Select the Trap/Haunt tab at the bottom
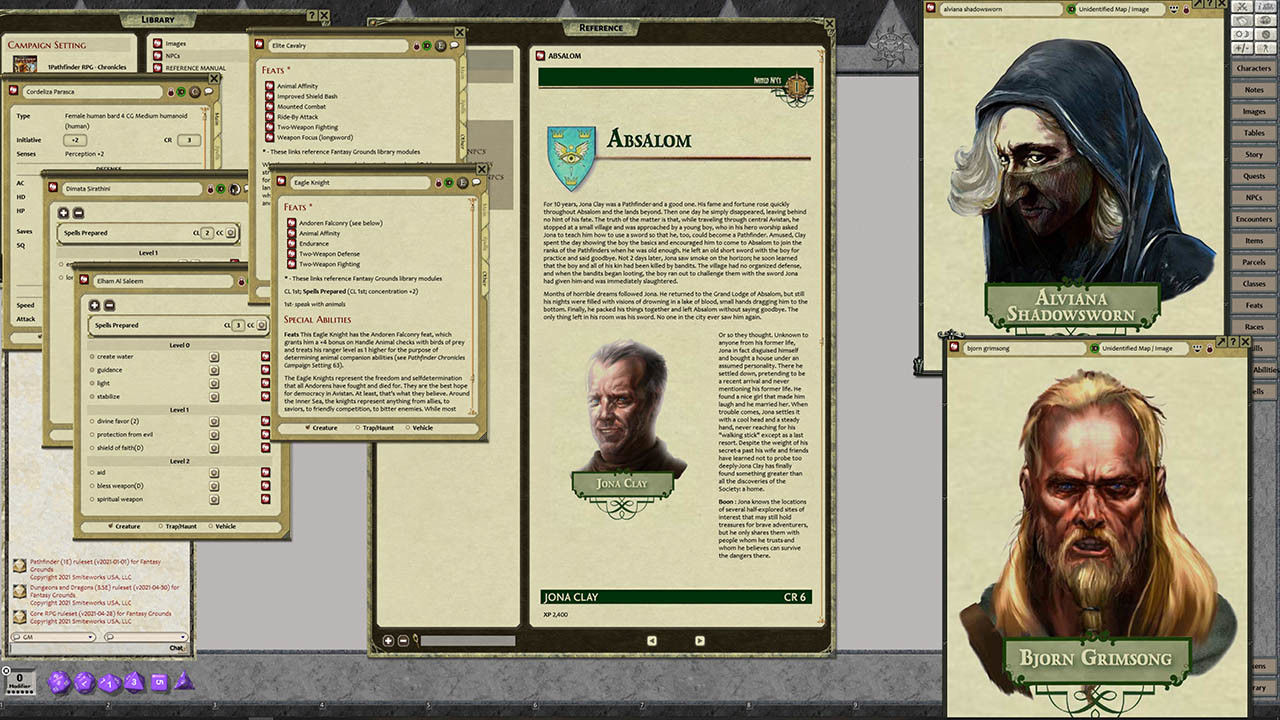This screenshot has width=1280, height=720. tap(182, 526)
